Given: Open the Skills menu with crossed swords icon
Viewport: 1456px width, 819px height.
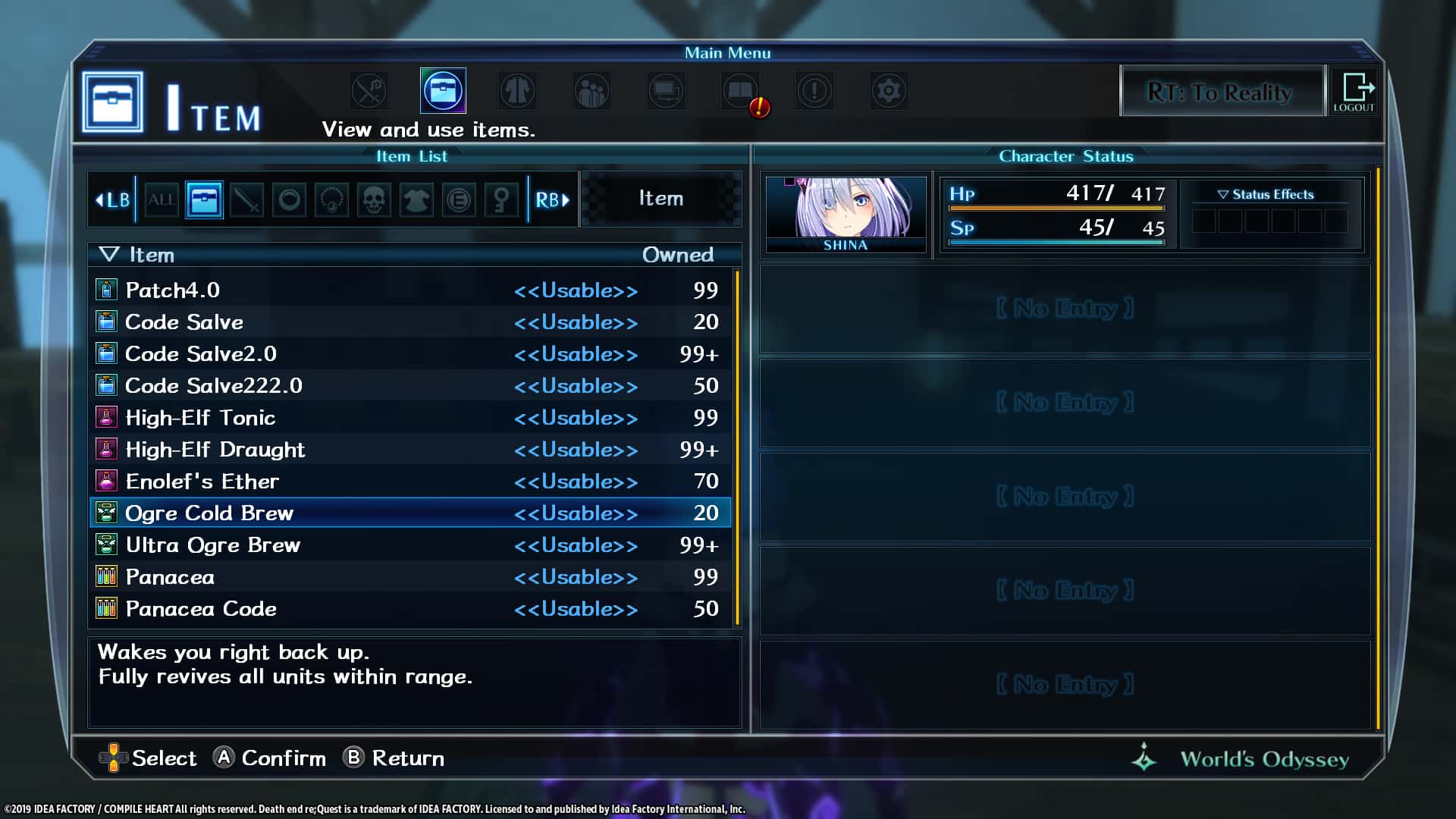Looking at the screenshot, I should click(x=369, y=90).
